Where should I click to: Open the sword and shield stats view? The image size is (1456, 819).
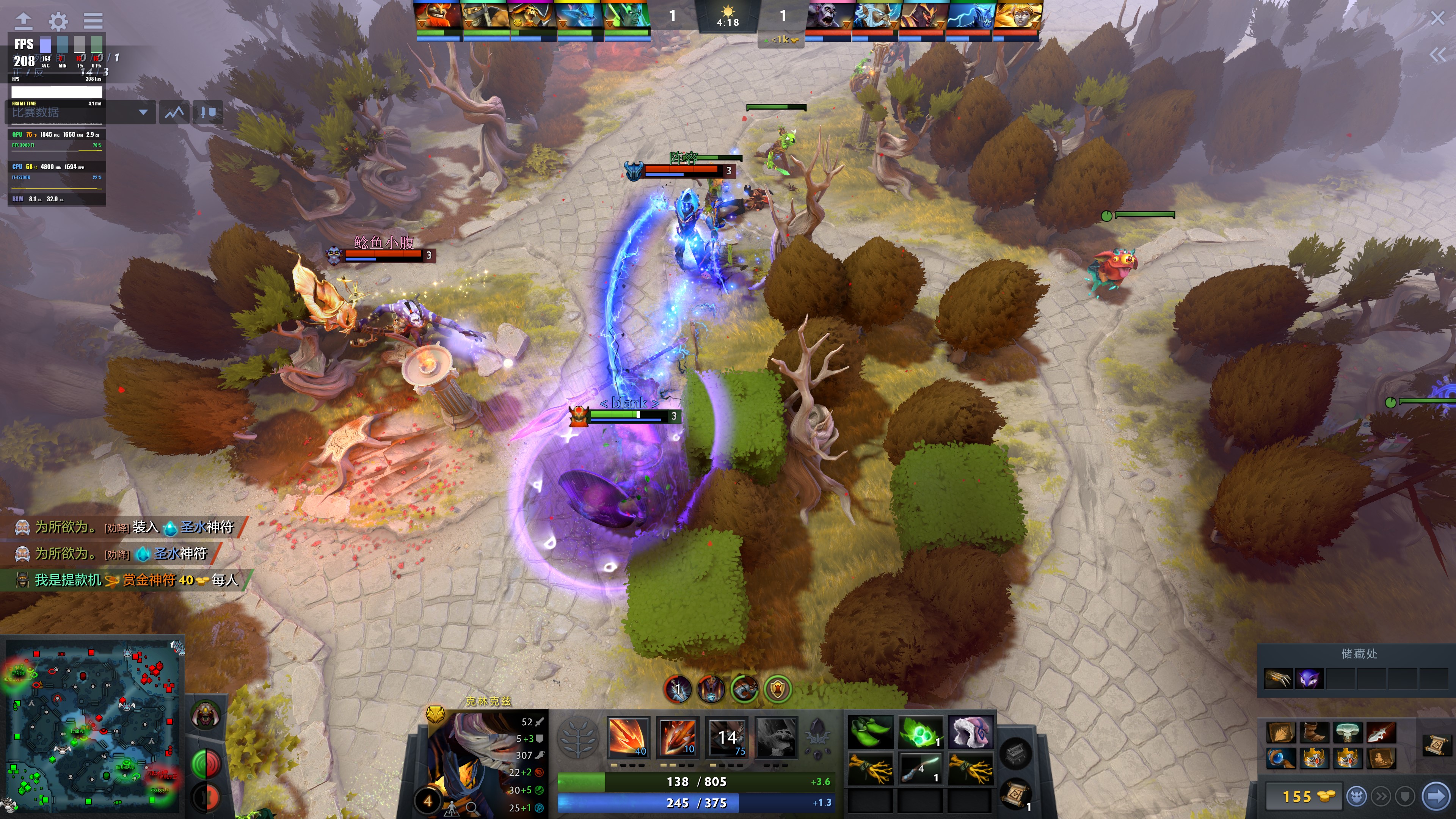(x=207, y=112)
